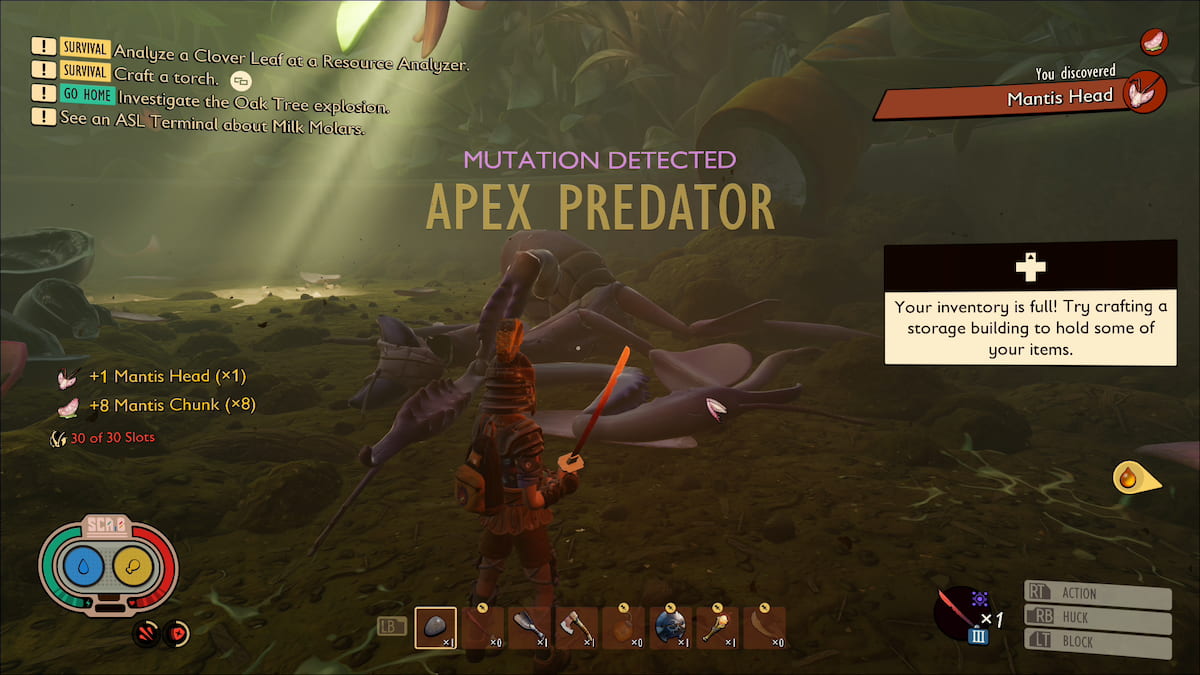Select the axe hotbar slot
This screenshot has height=675, width=1200.
point(576,628)
